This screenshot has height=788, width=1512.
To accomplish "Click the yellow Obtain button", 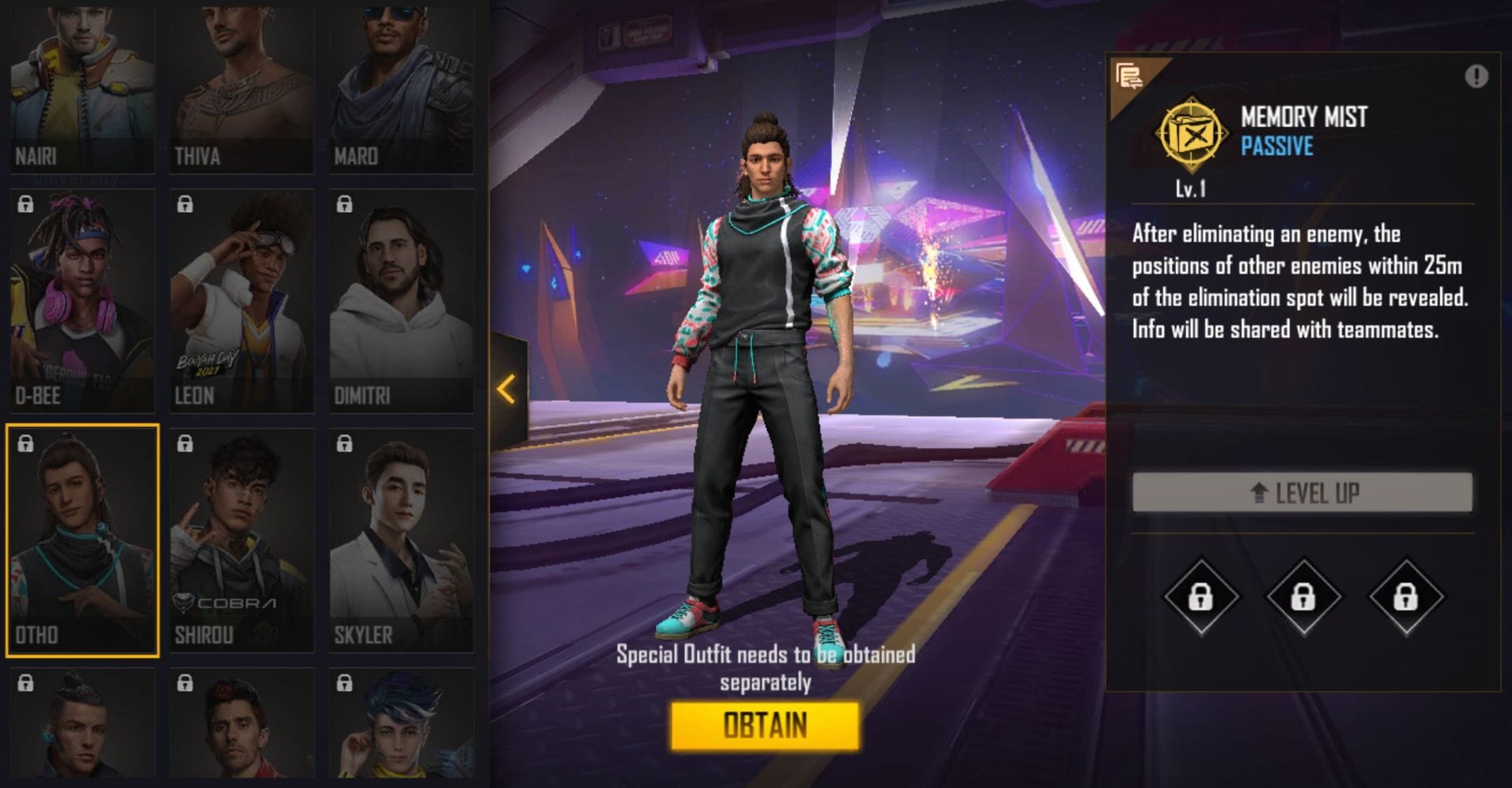I will pos(765,726).
